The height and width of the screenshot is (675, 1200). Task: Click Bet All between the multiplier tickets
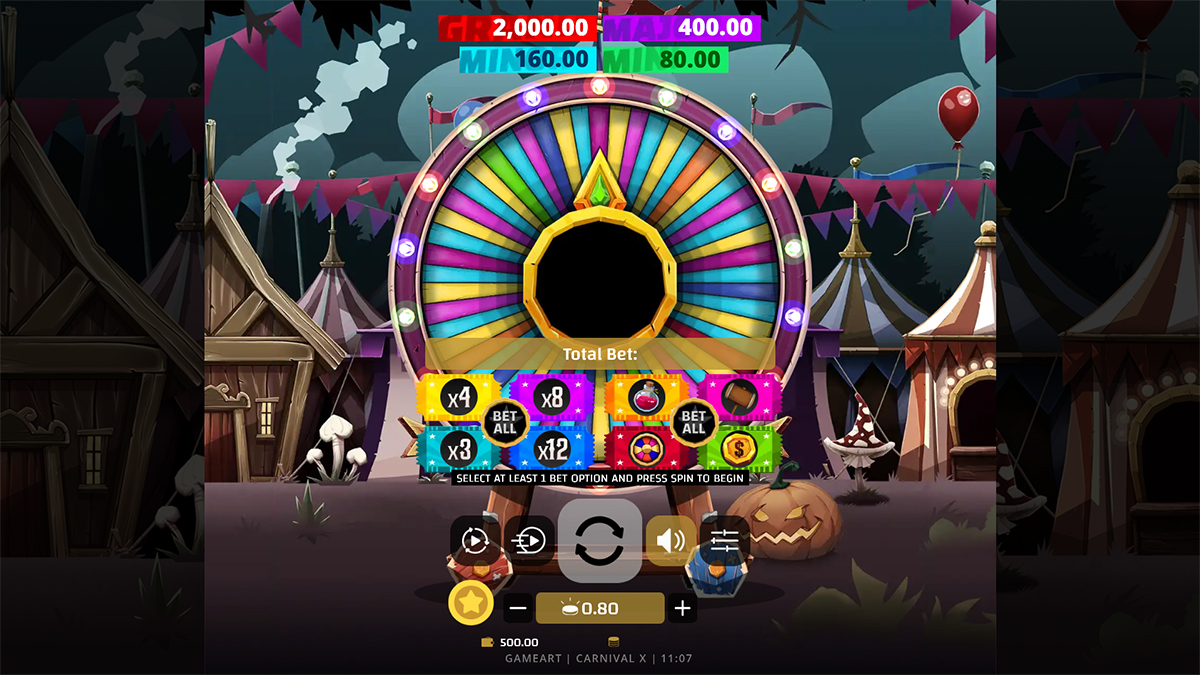[x=505, y=422]
